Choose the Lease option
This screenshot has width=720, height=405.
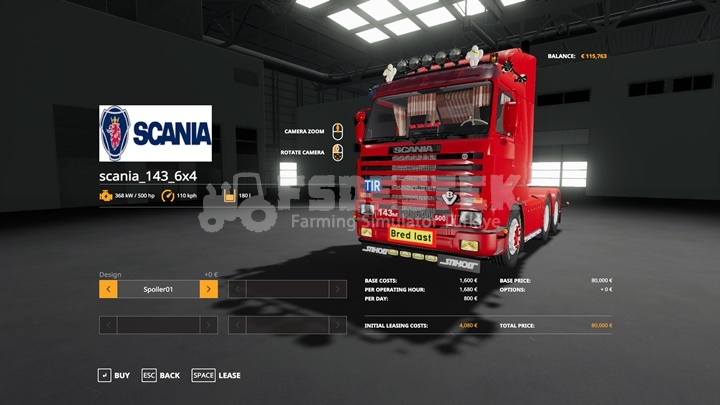click(x=216, y=375)
